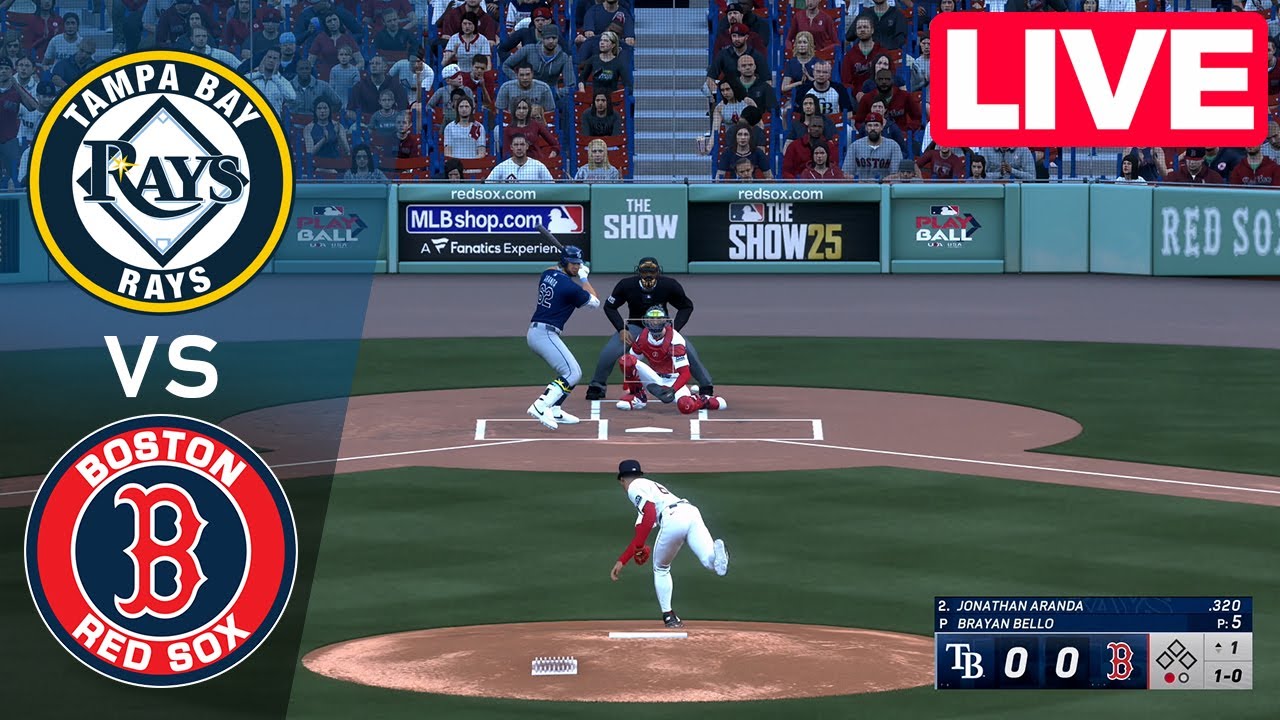
Task: Toggle the red out indicator dot
Action: [1170, 678]
